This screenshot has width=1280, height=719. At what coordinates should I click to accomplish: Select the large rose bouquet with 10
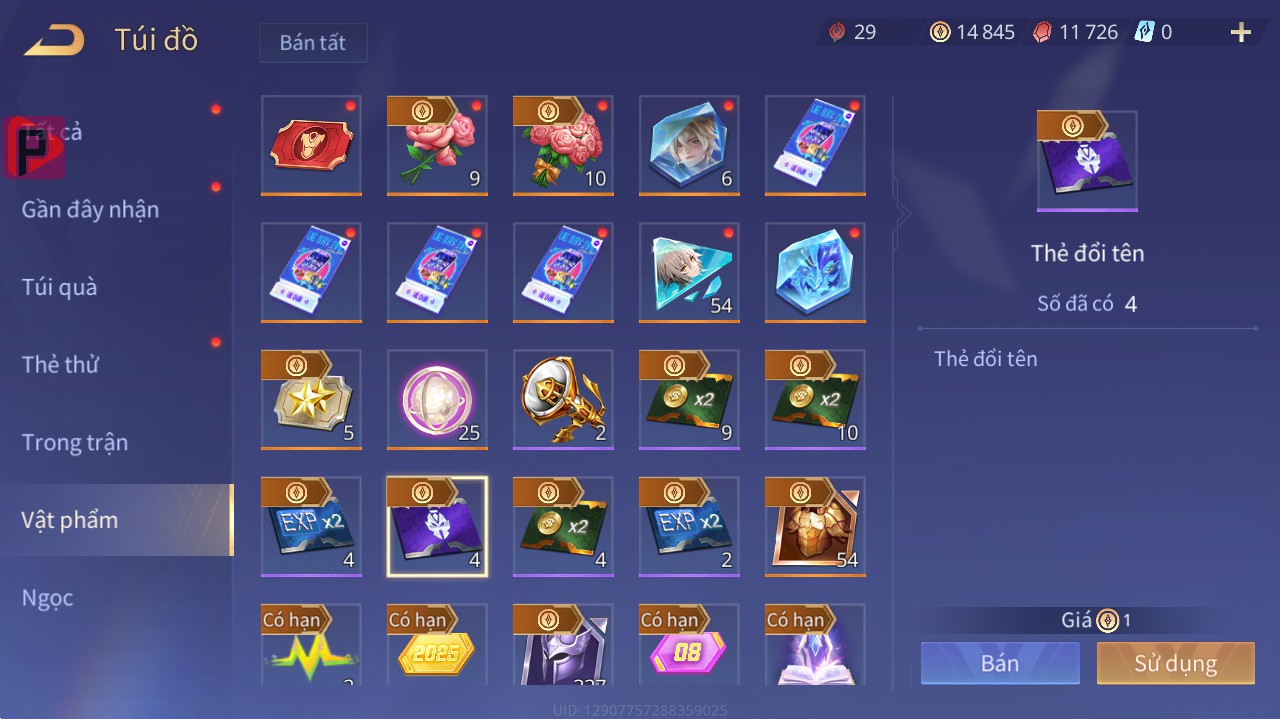click(x=563, y=145)
